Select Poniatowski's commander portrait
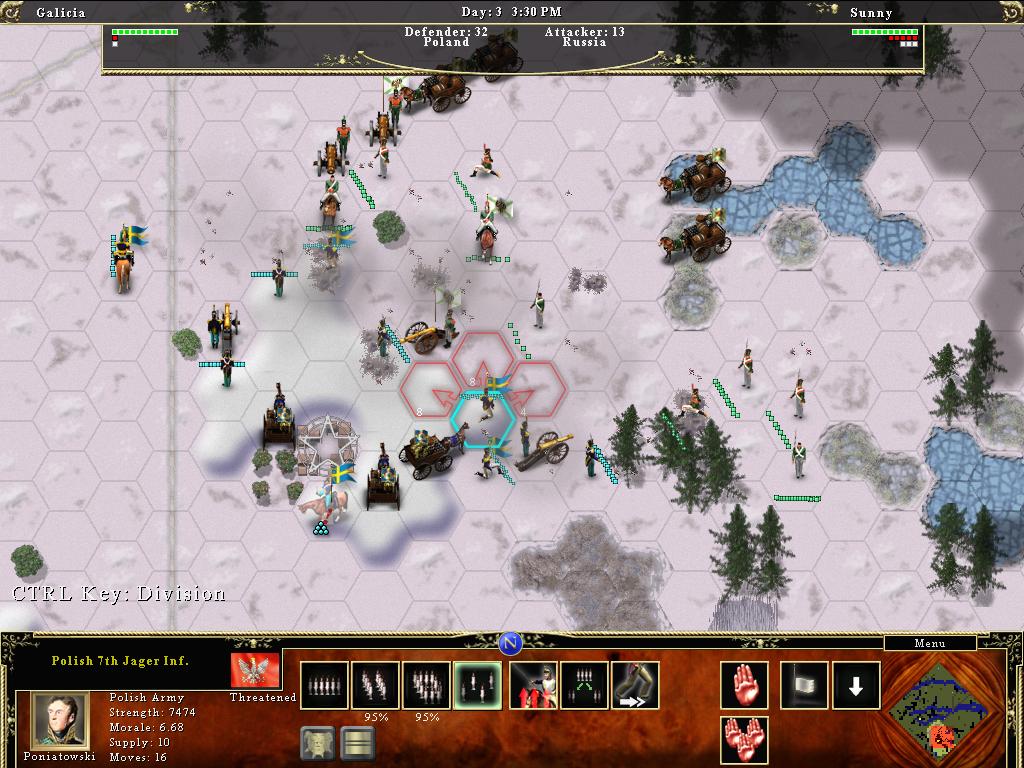1024x768 pixels. (x=60, y=718)
